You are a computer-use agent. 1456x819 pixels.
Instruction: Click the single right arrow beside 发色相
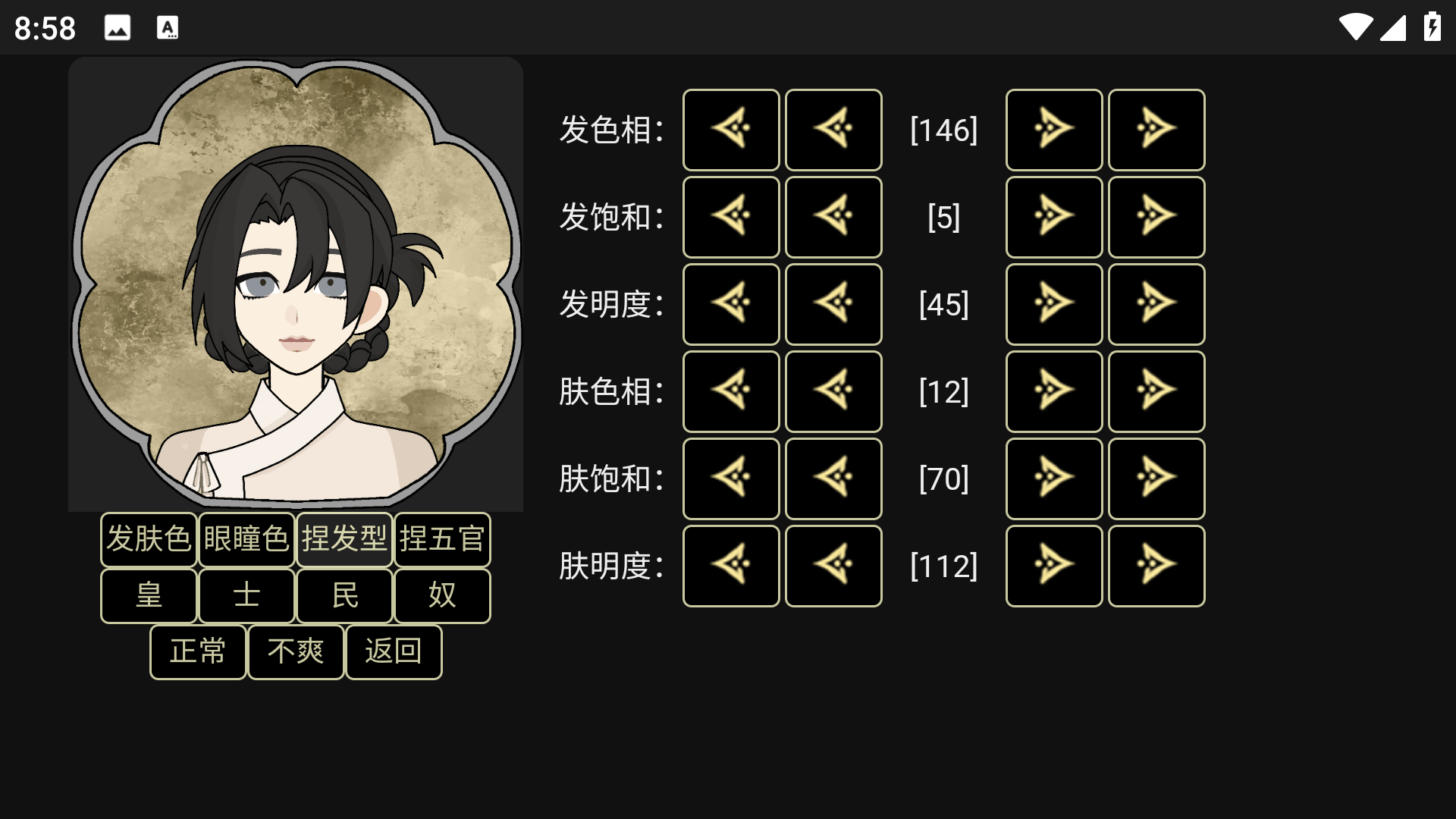coord(1054,130)
